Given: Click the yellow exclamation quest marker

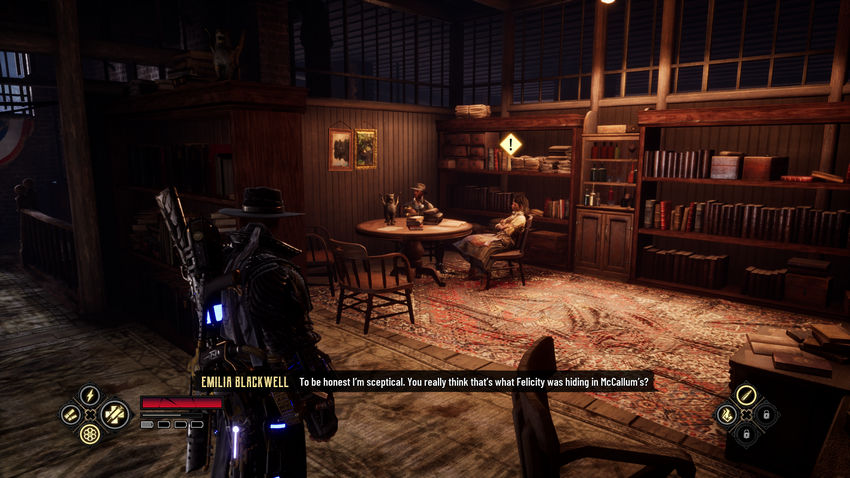Looking at the screenshot, I should point(511,144).
